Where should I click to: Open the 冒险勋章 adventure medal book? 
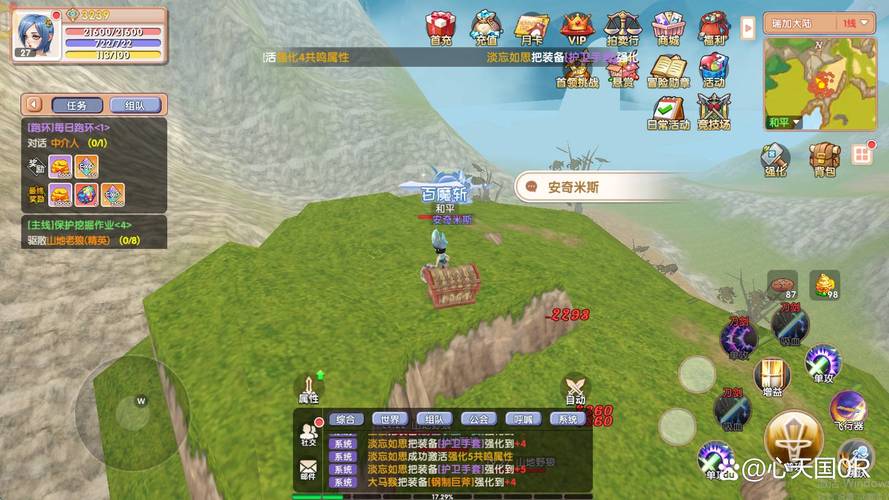[667, 69]
